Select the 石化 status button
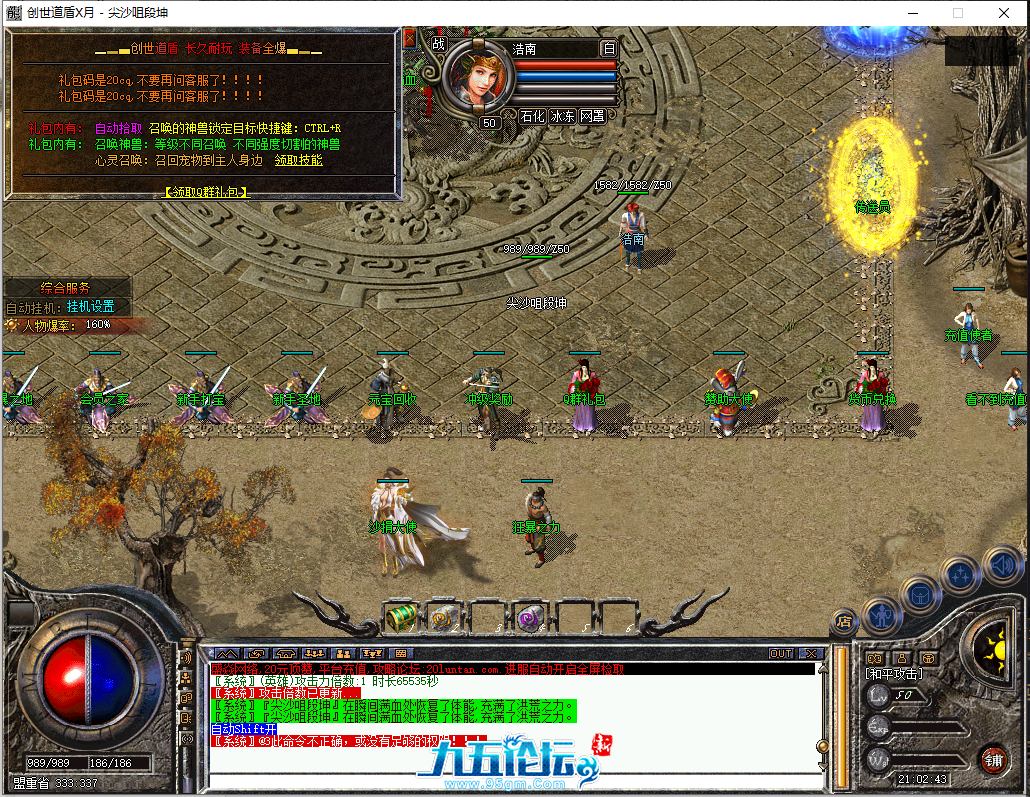The height and width of the screenshot is (797, 1030). tap(532, 116)
